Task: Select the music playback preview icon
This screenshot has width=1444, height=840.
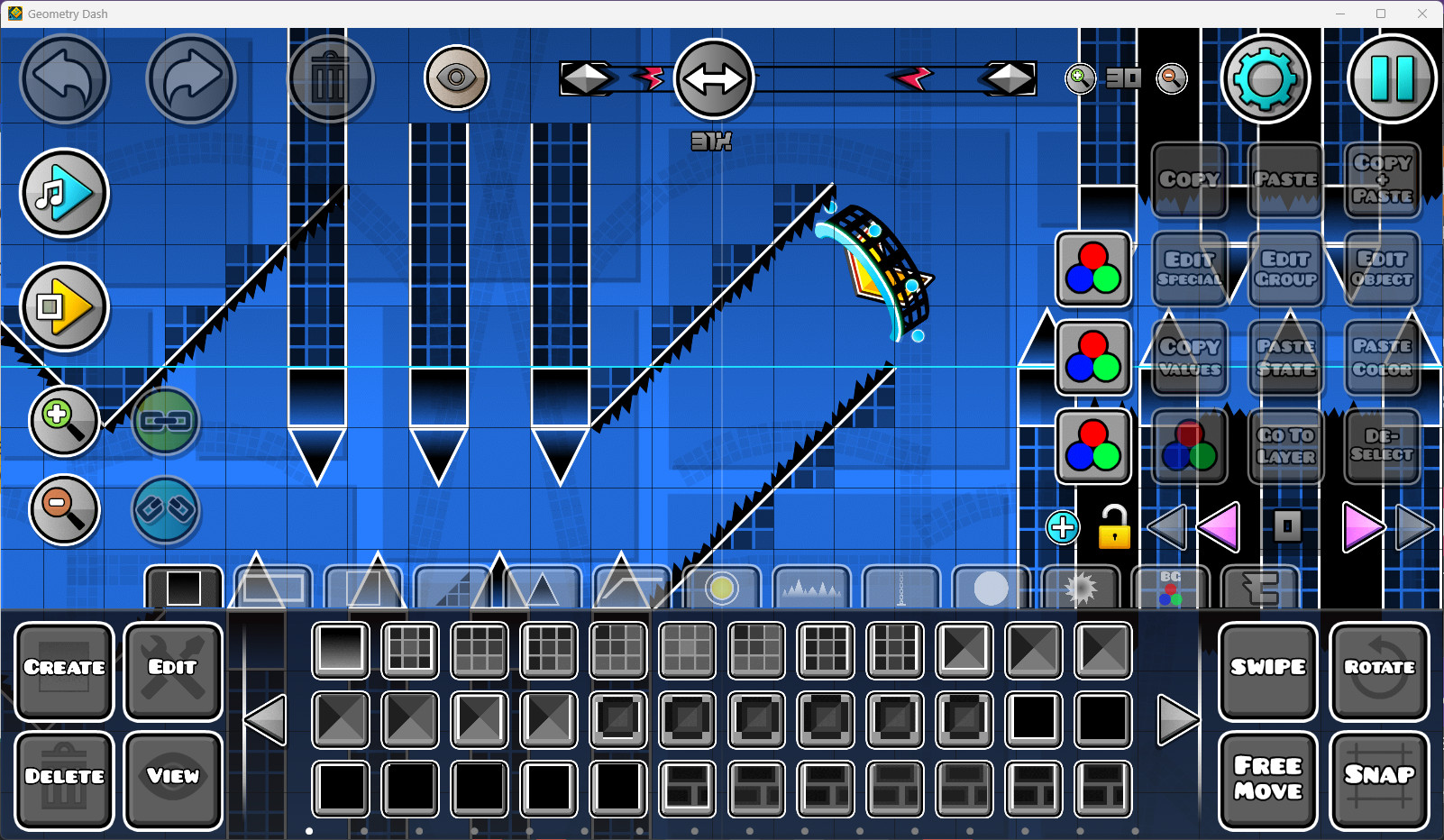Action: (x=63, y=193)
